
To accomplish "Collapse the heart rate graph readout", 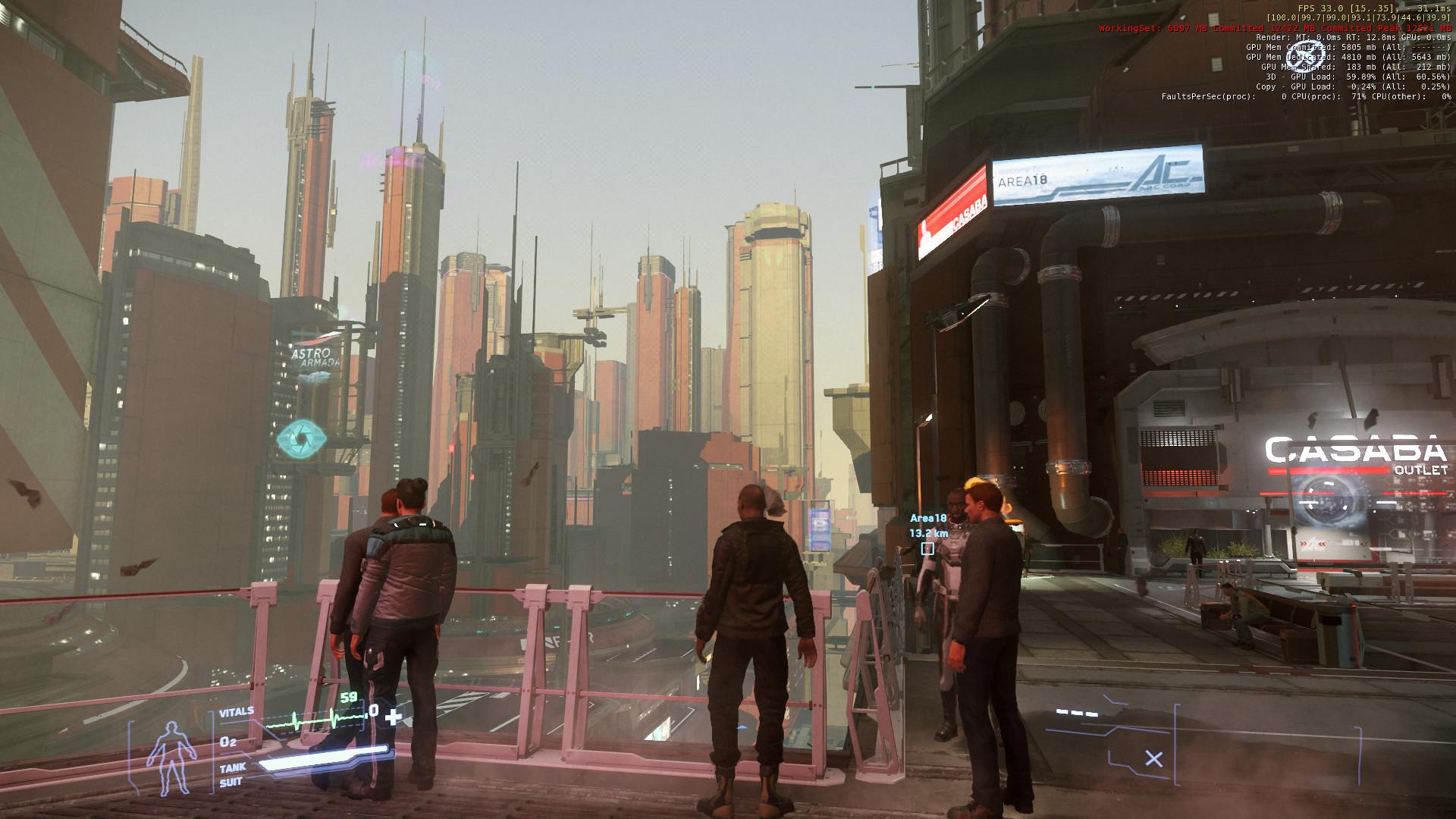I will click(x=318, y=715).
